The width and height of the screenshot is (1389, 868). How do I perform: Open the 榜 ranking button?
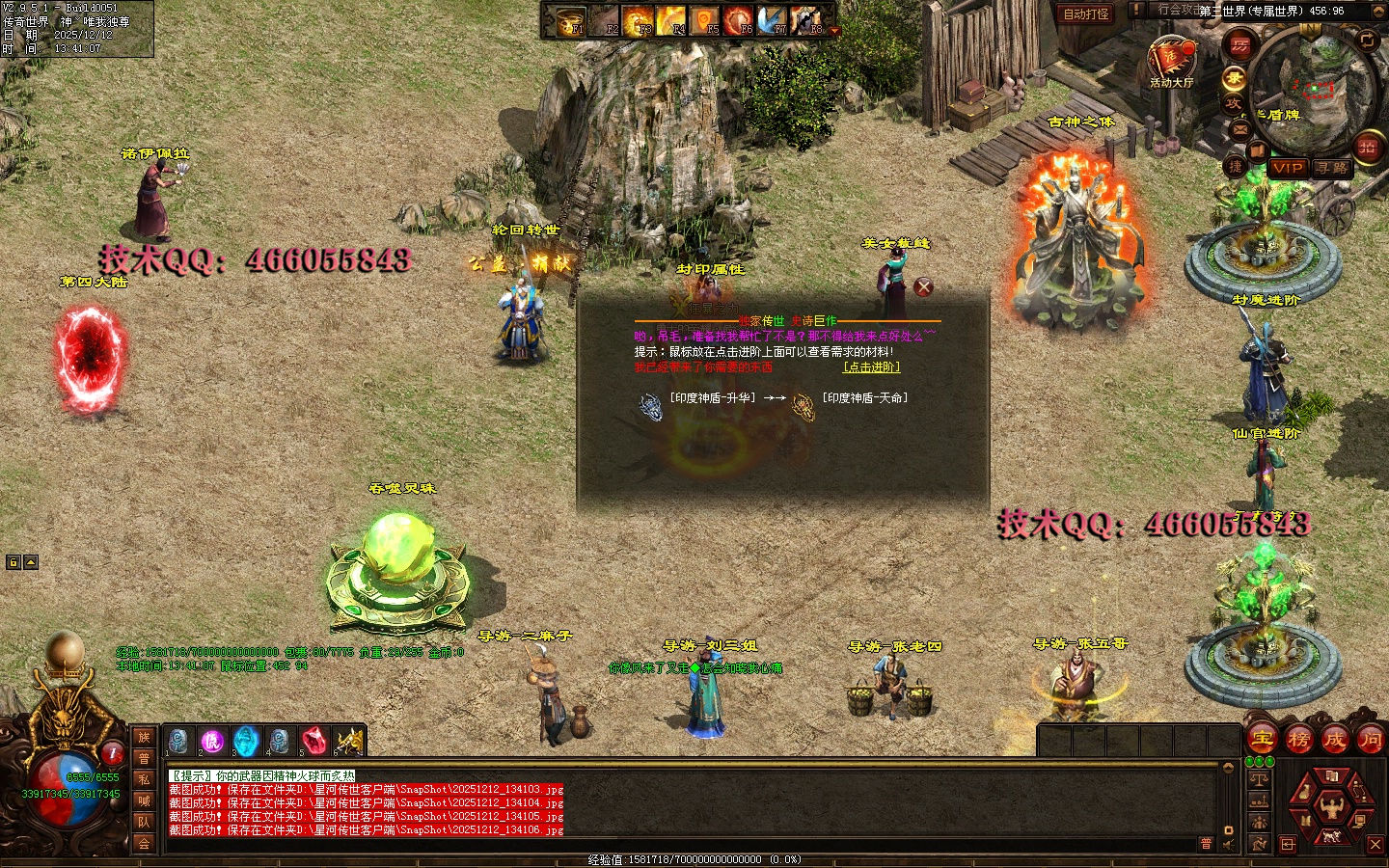click(x=1298, y=740)
